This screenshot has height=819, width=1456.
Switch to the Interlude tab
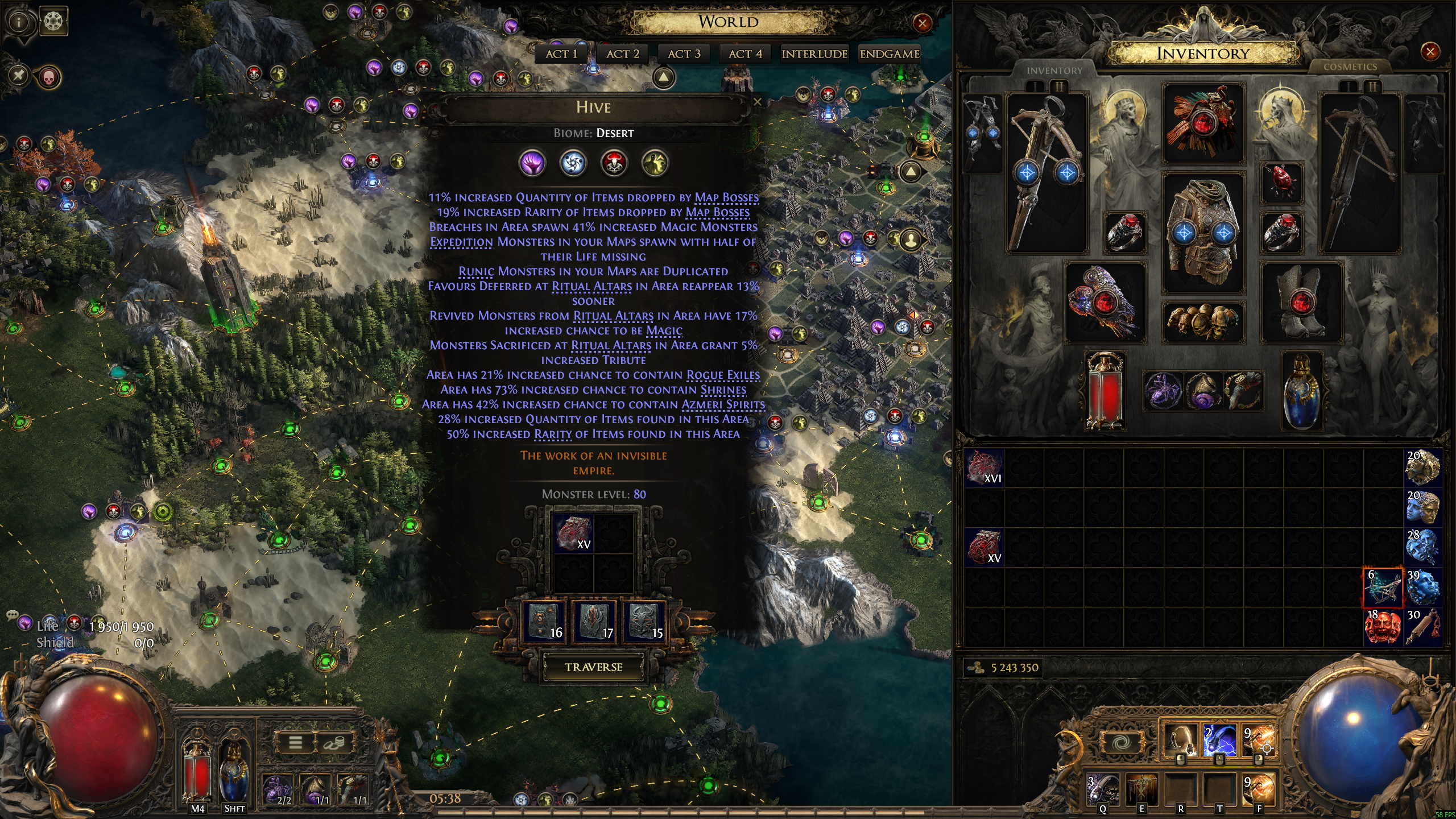814,54
